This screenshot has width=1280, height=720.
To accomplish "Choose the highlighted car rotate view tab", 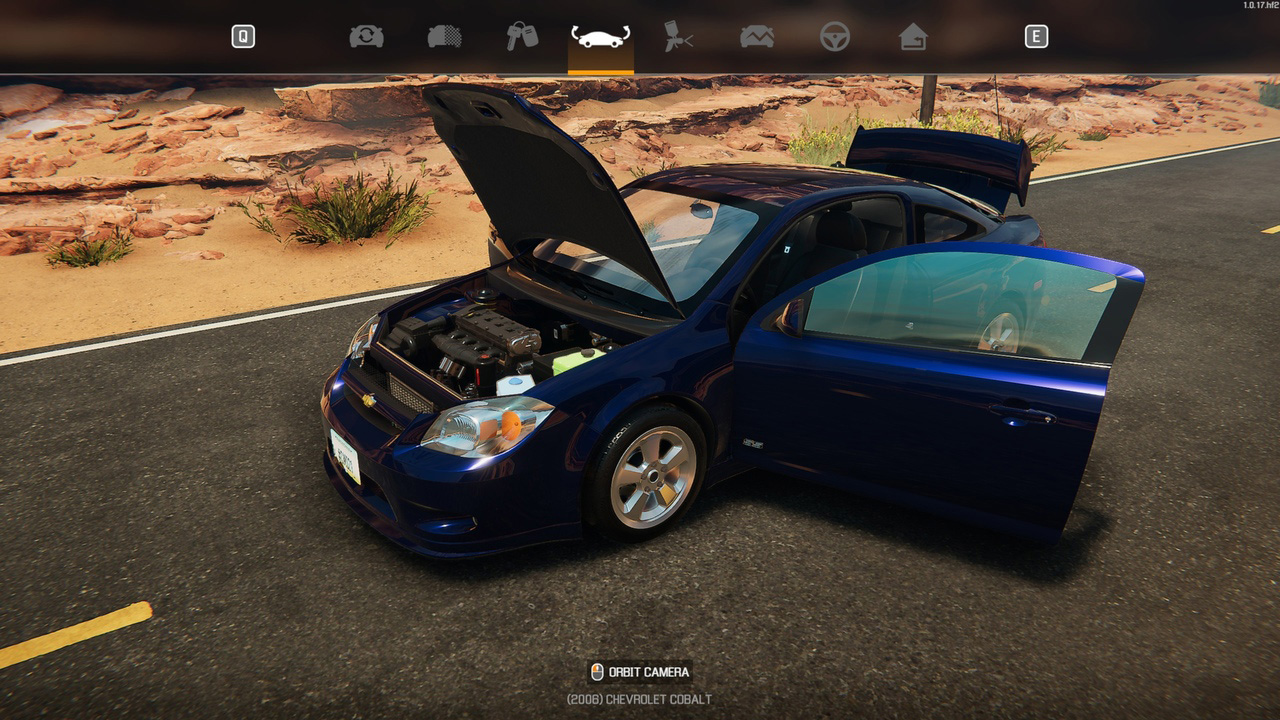I will coord(600,38).
